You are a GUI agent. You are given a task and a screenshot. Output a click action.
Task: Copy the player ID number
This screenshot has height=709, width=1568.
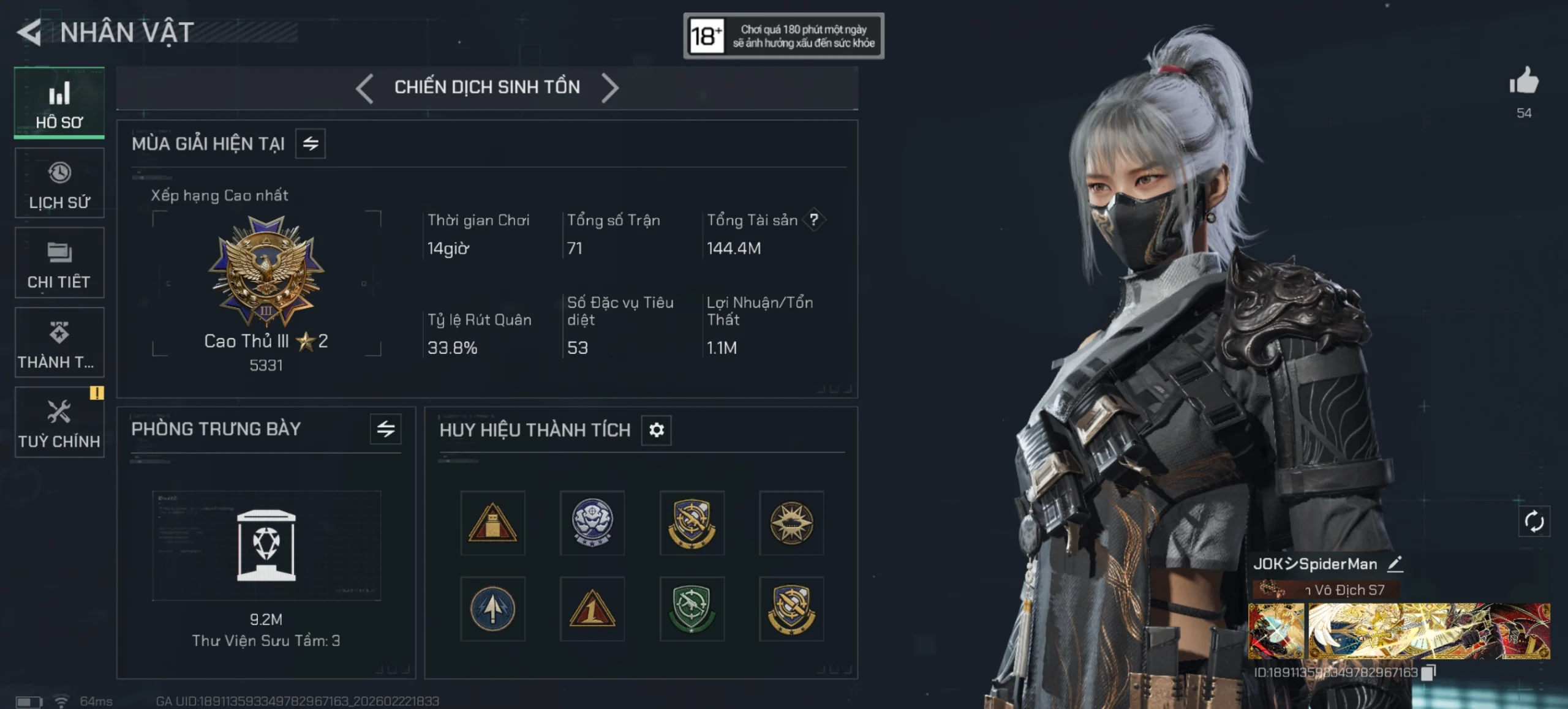pyautogui.click(x=1428, y=672)
